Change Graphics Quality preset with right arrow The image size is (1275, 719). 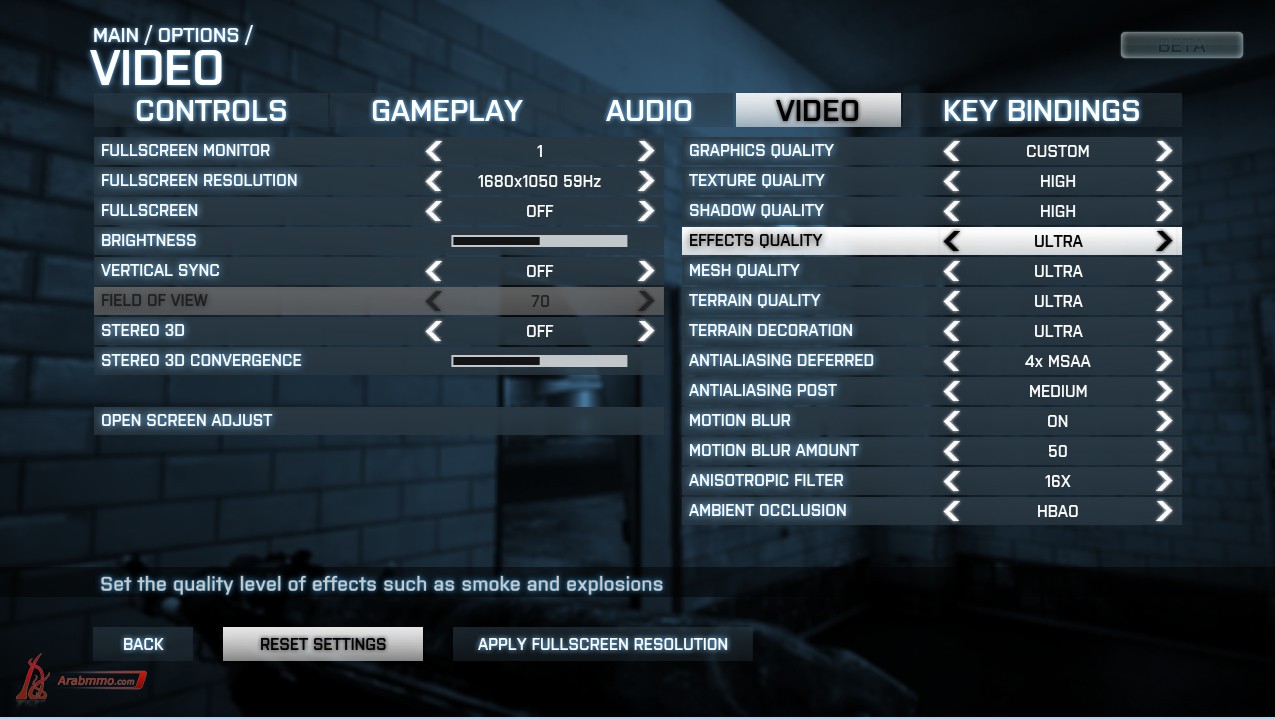pyautogui.click(x=1163, y=151)
